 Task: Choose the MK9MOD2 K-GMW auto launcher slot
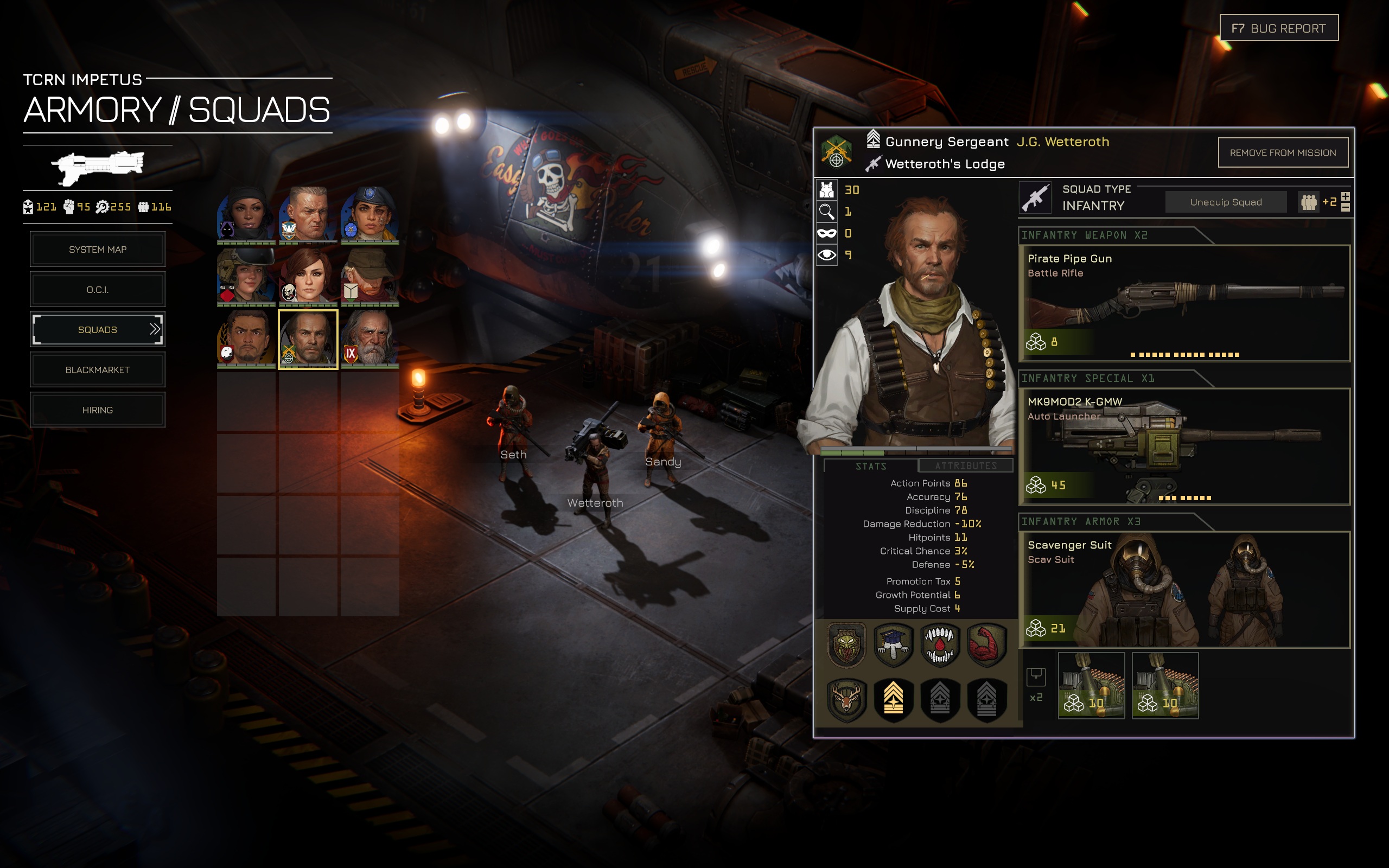pos(1183,446)
